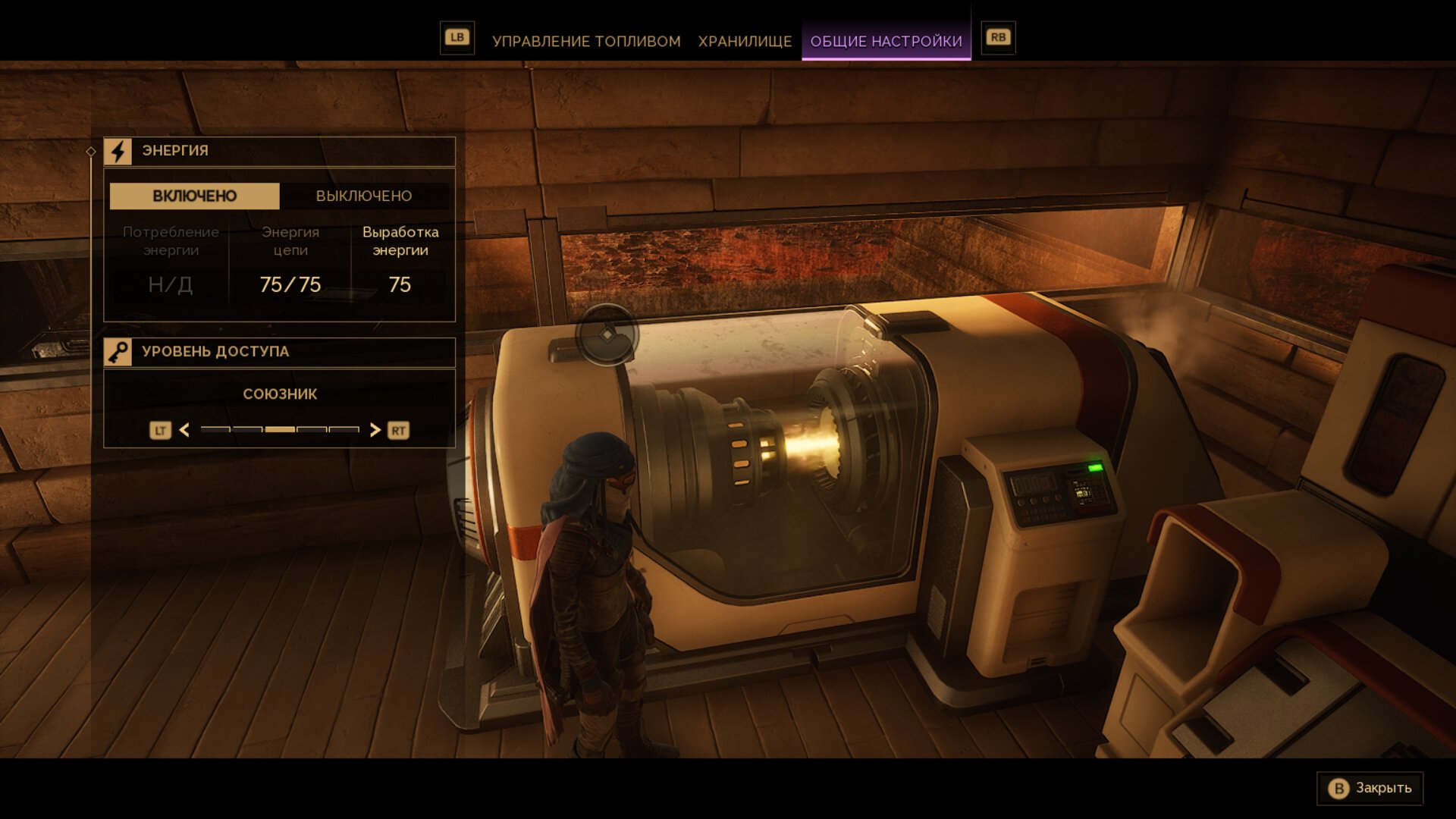Image resolution: width=1456 pixels, height=819 pixels.
Task: Turn the generator to Выключено
Action: pos(364,196)
